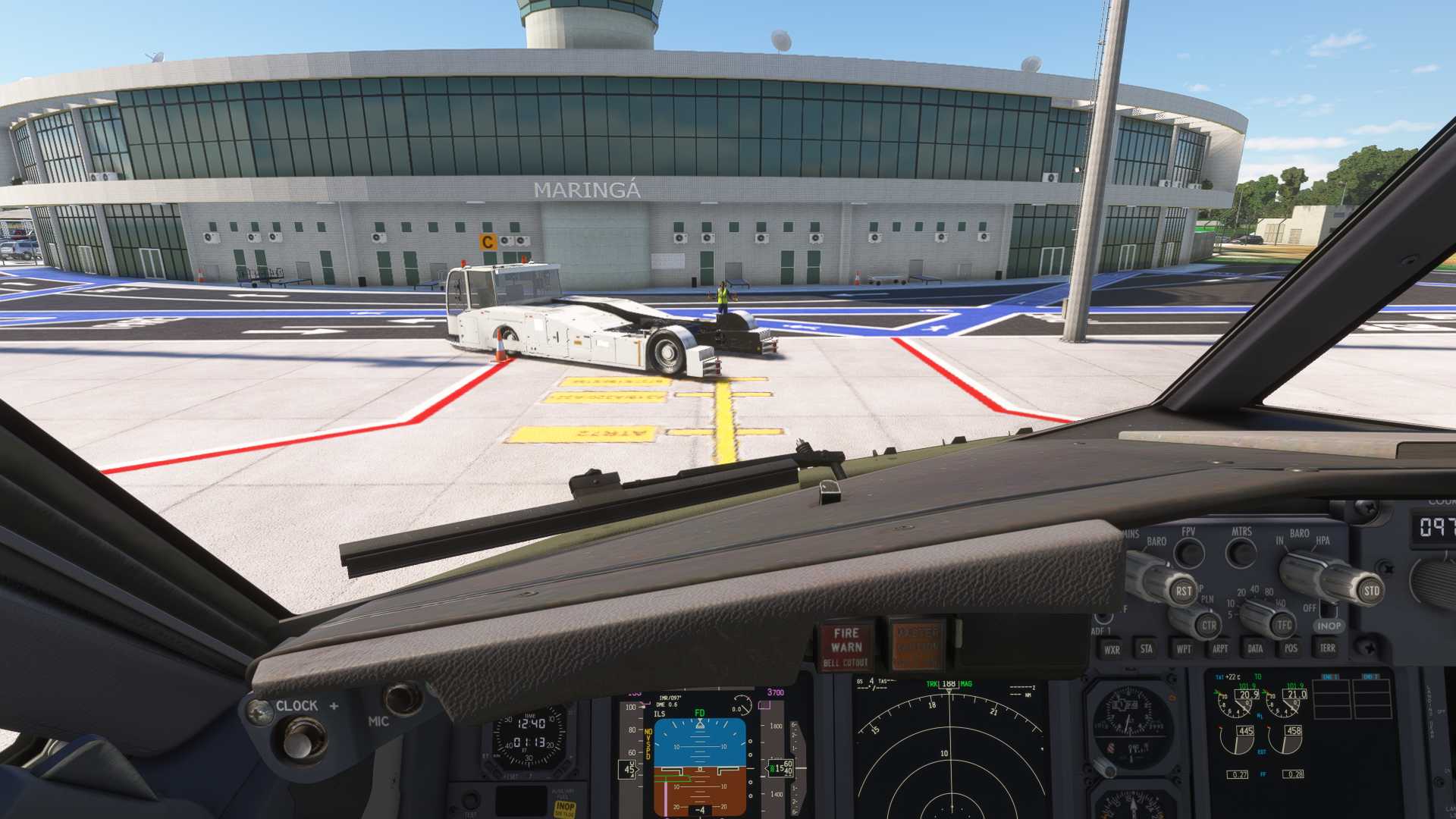Toggle the FPV flight path vector button

pos(1189,553)
